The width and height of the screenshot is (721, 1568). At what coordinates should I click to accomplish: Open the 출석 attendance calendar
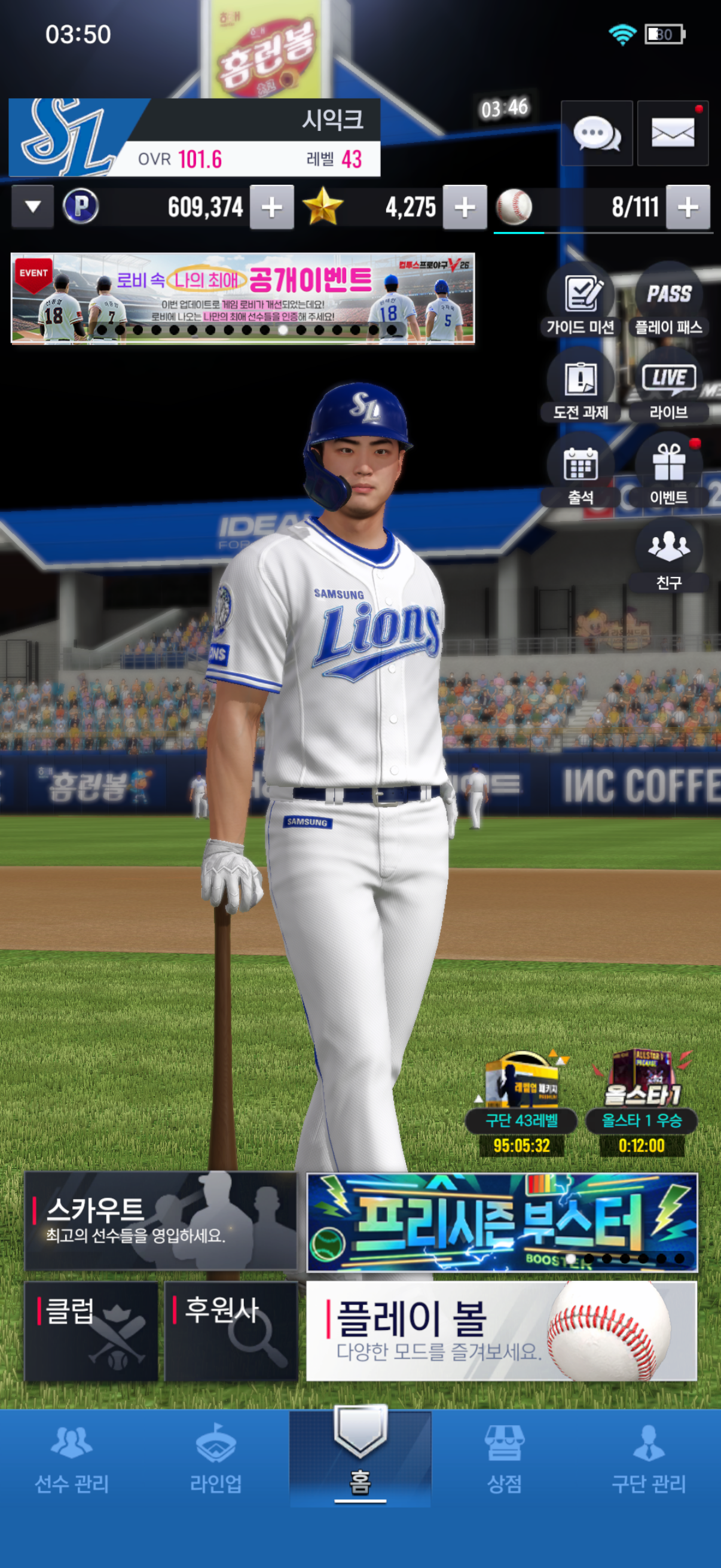[x=581, y=472]
